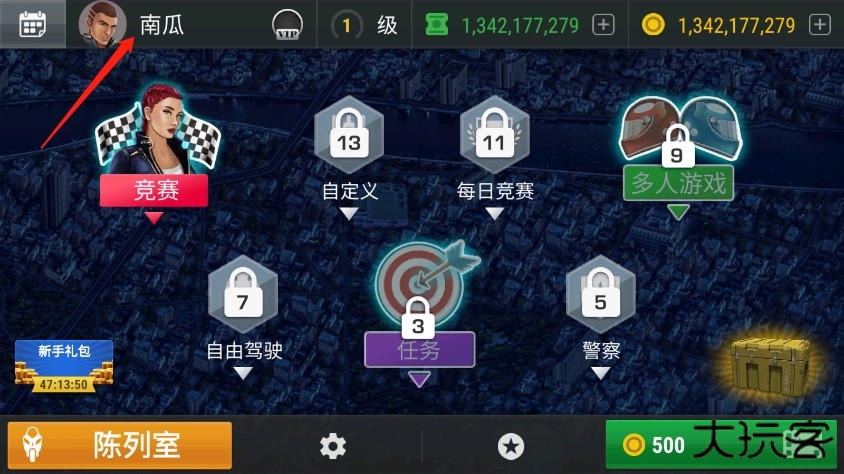
Task: Choose the locked 警察 mode
Action: pyautogui.click(x=600, y=300)
